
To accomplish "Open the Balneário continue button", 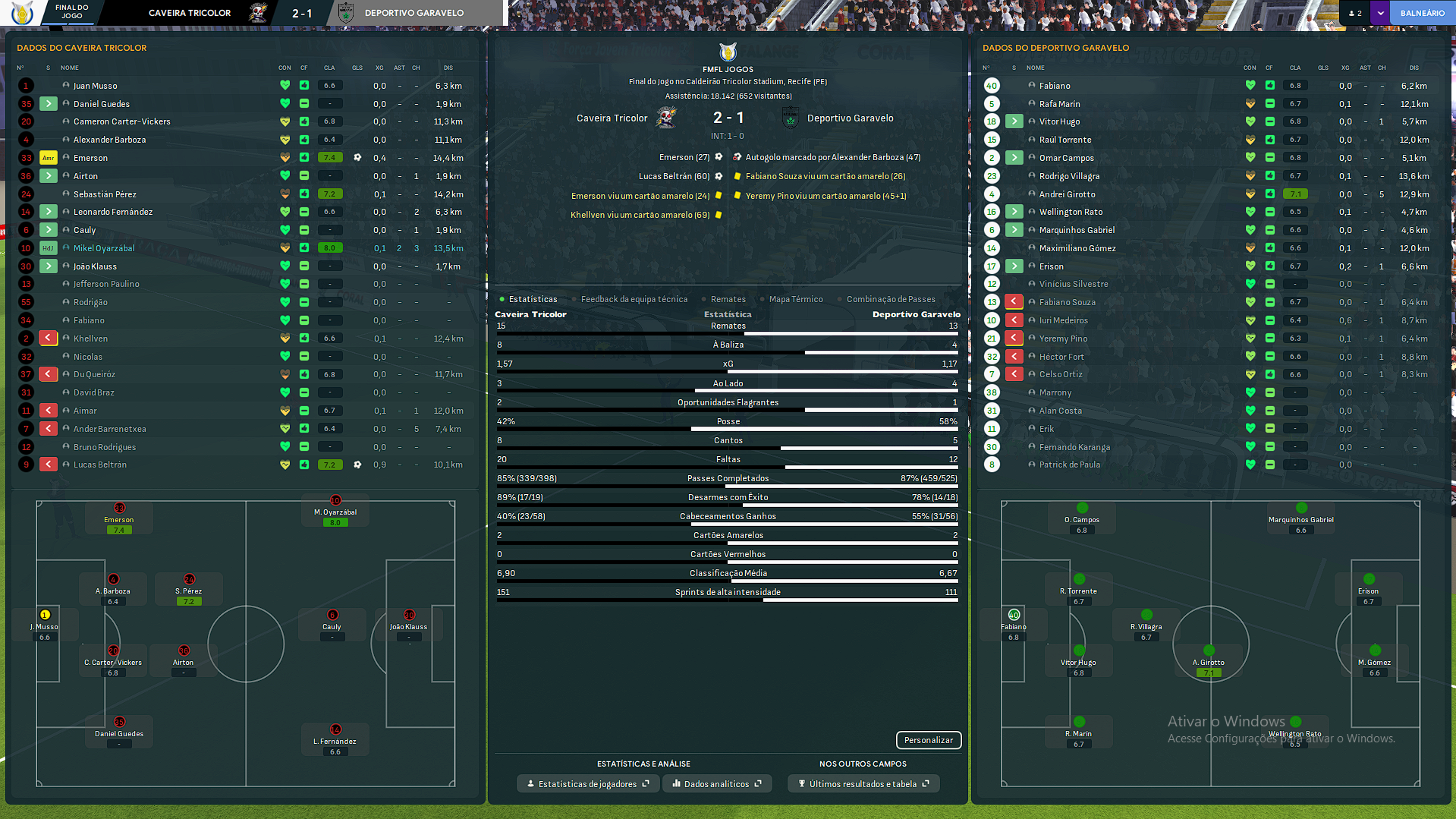I will click(x=1422, y=13).
